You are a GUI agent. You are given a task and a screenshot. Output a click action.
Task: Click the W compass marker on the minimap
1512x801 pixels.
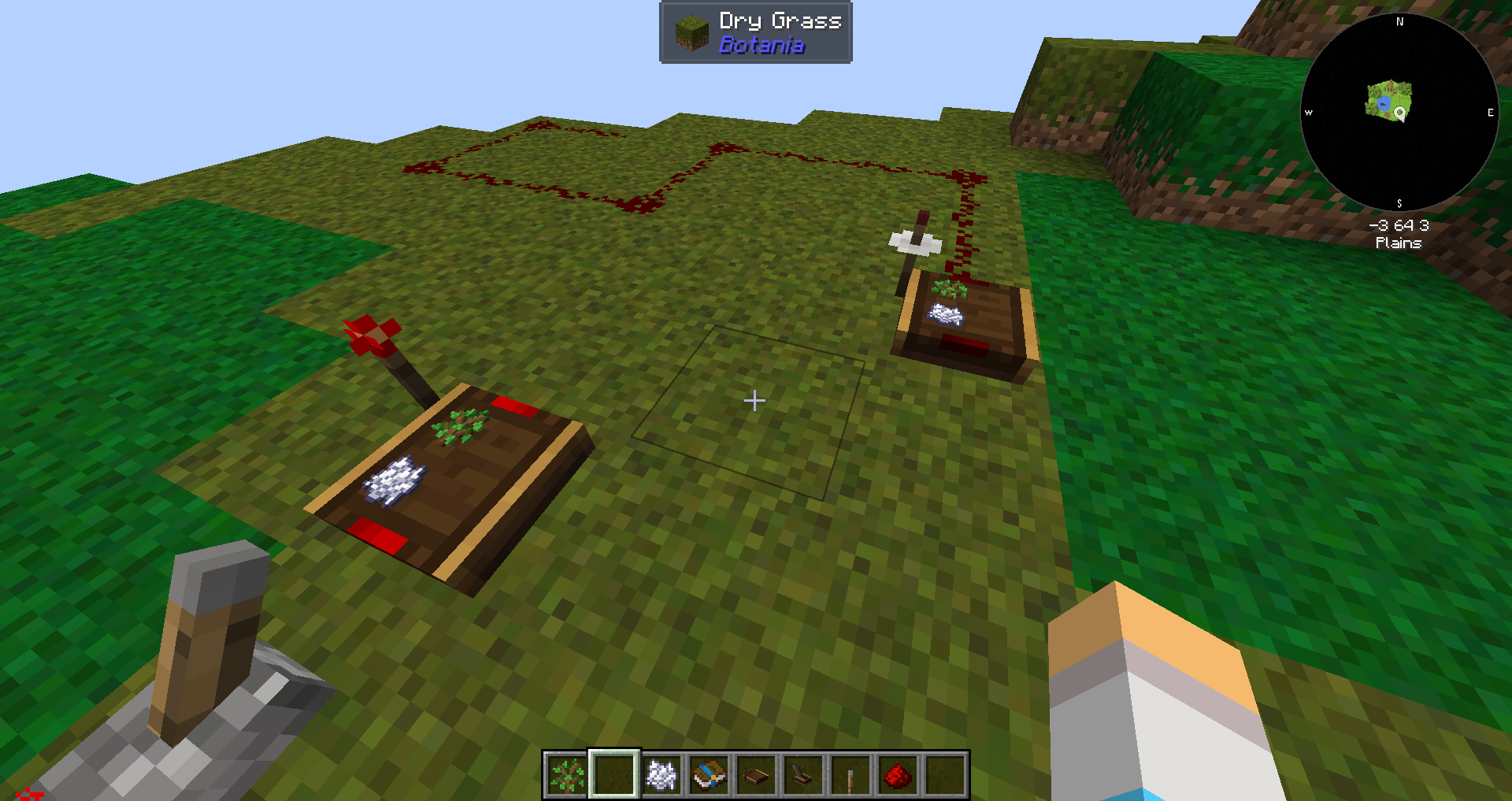(1310, 113)
